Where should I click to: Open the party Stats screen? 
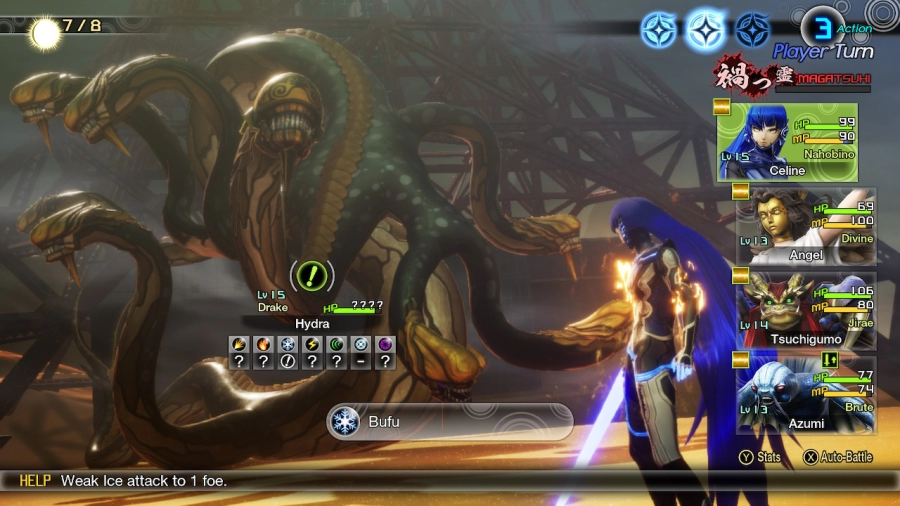click(761, 457)
